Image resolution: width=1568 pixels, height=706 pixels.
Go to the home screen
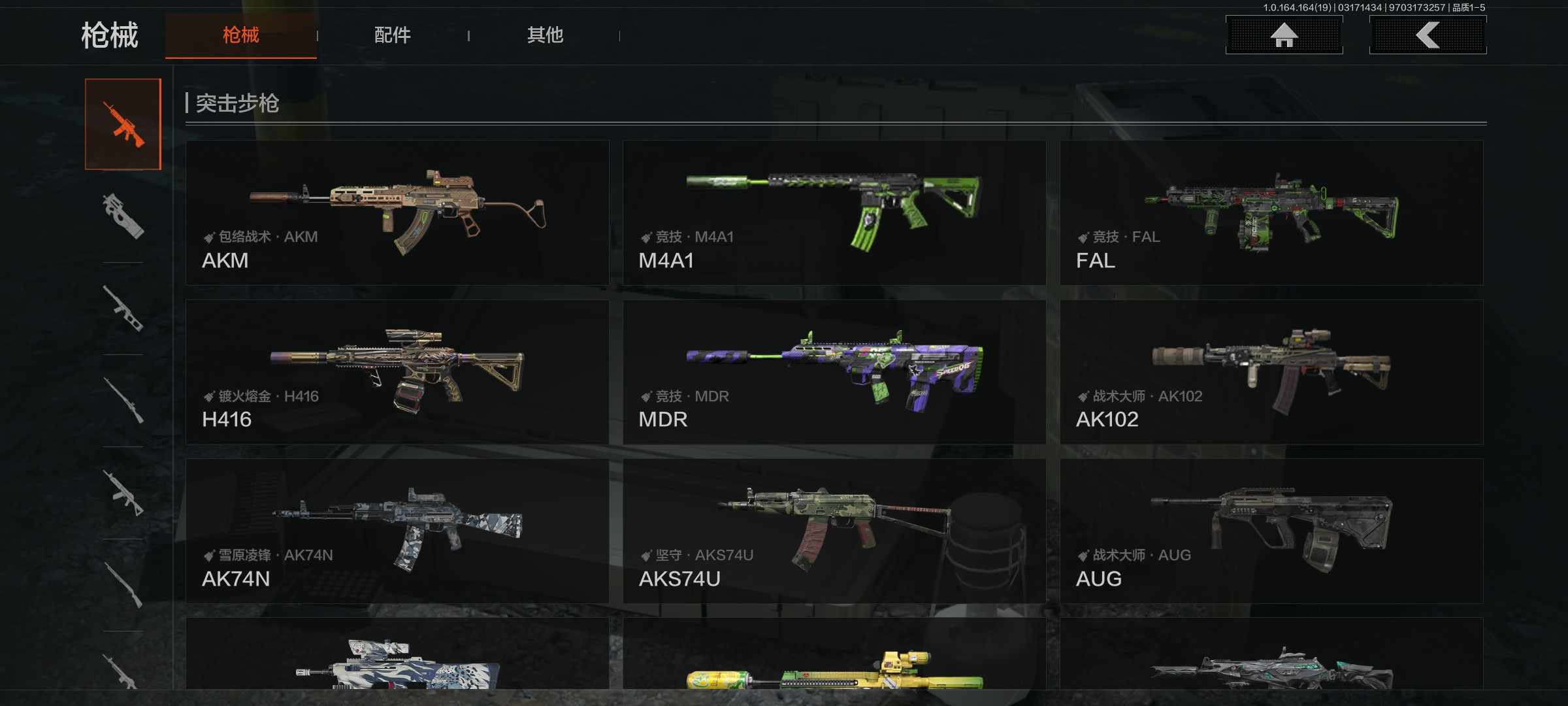pyautogui.click(x=1284, y=35)
